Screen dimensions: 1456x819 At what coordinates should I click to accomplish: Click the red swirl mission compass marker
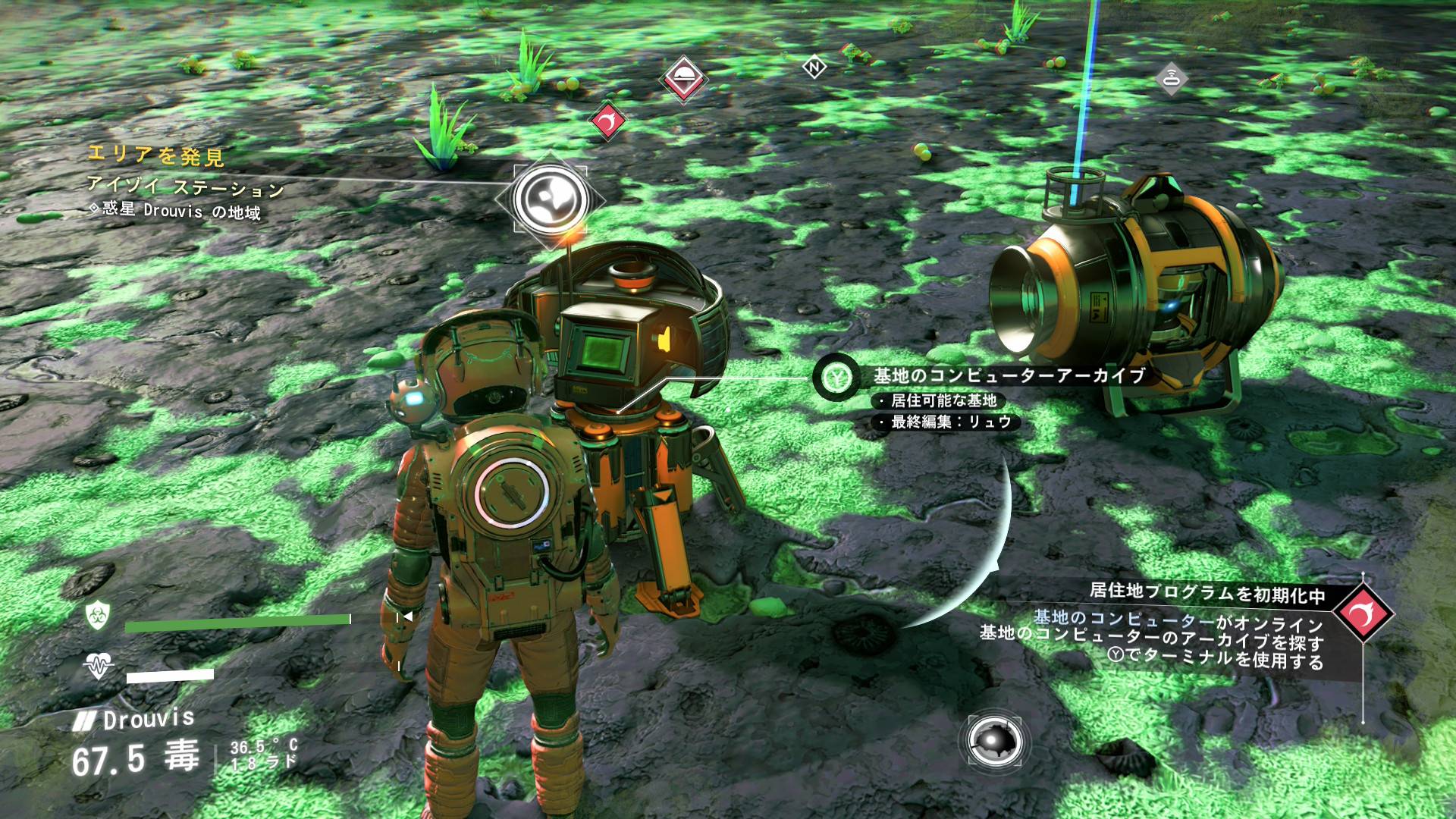pos(608,119)
